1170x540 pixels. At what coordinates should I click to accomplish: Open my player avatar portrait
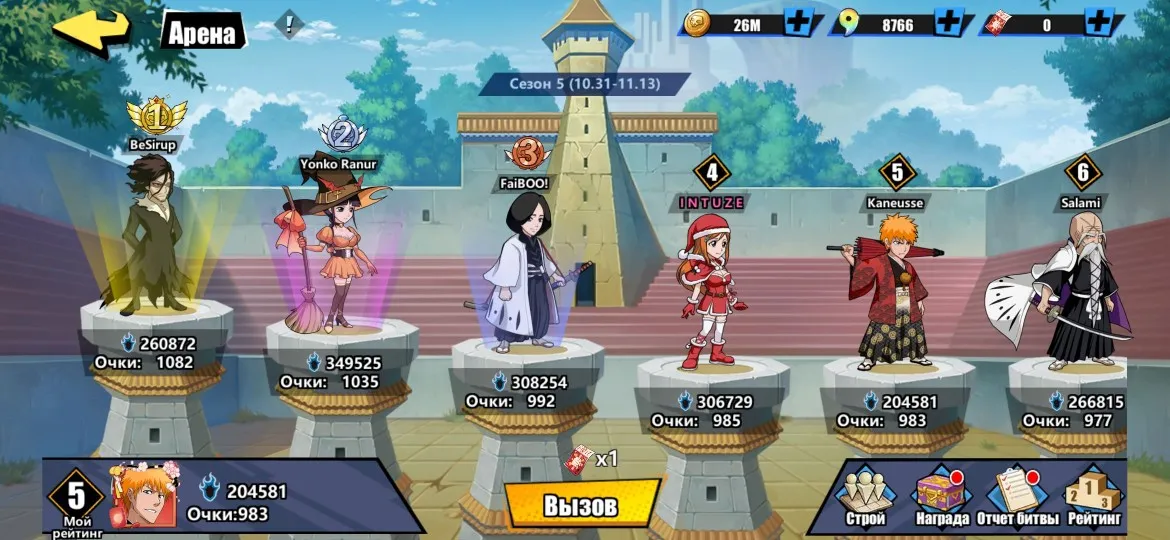[x=135, y=497]
